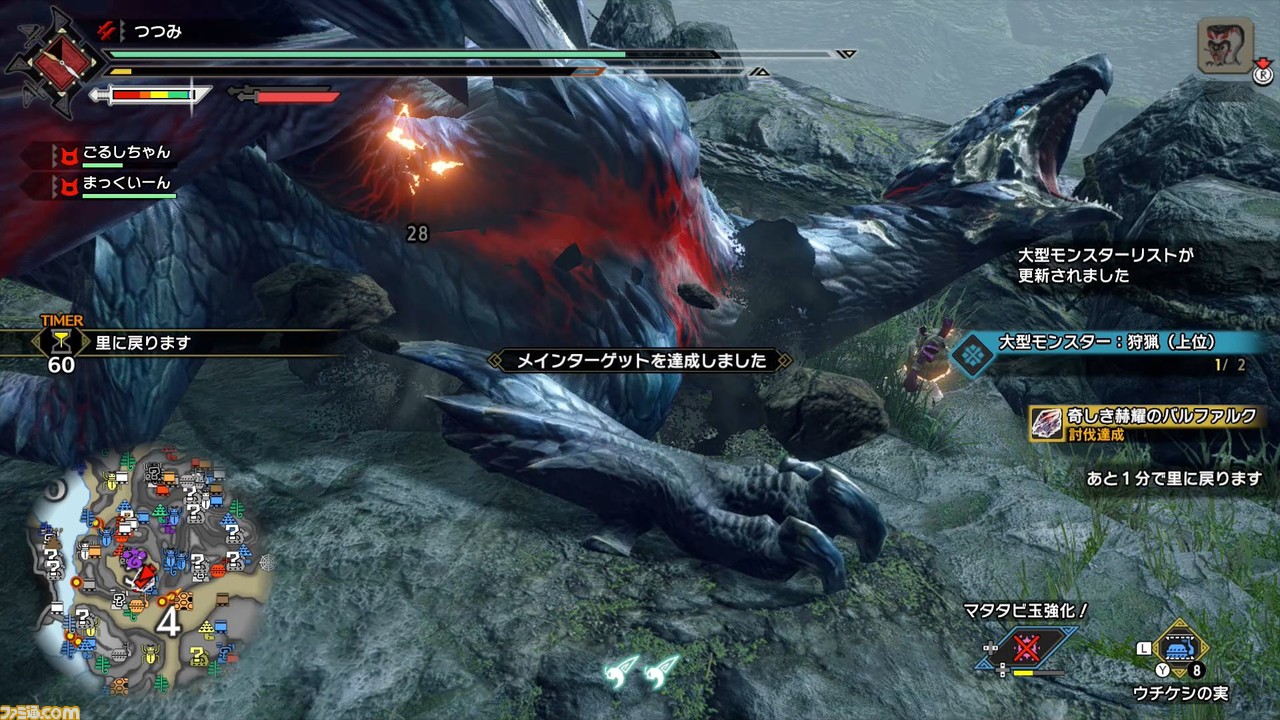Open the area minimap
The width and height of the screenshot is (1280, 720).
point(150,570)
